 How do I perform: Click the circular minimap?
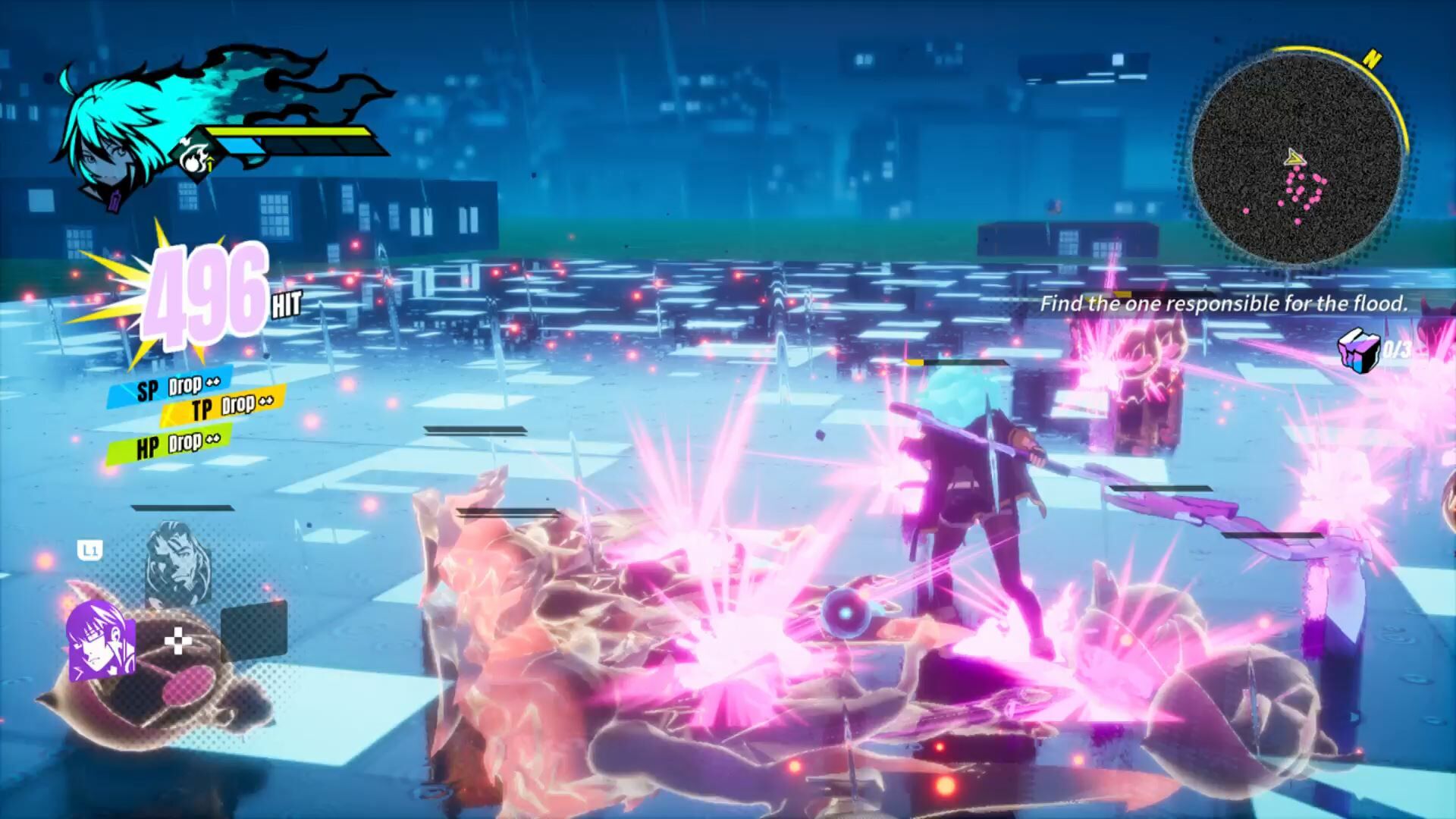click(x=1296, y=160)
